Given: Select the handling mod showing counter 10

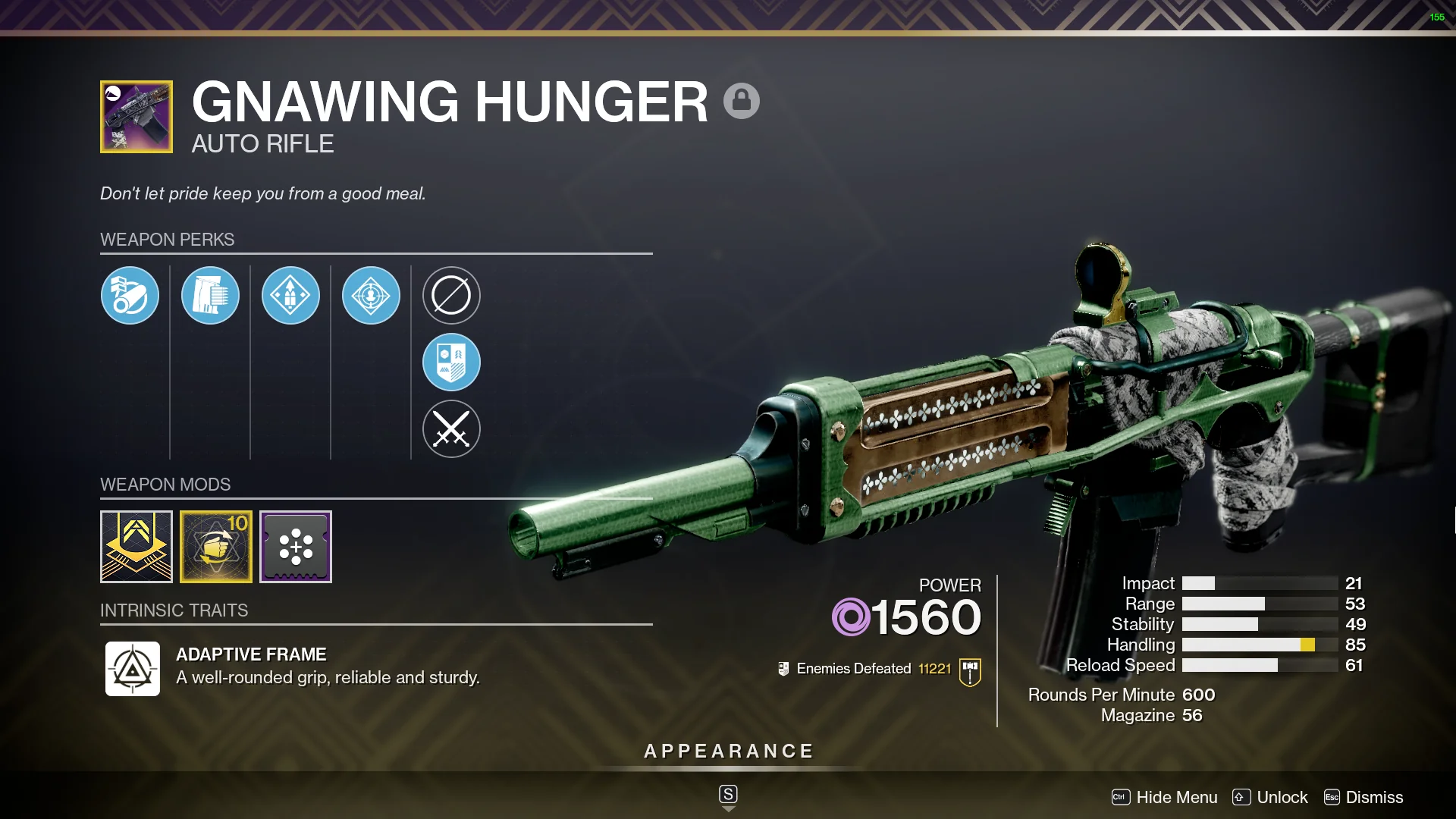Looking at the screenshot, I should coord(216,547).
